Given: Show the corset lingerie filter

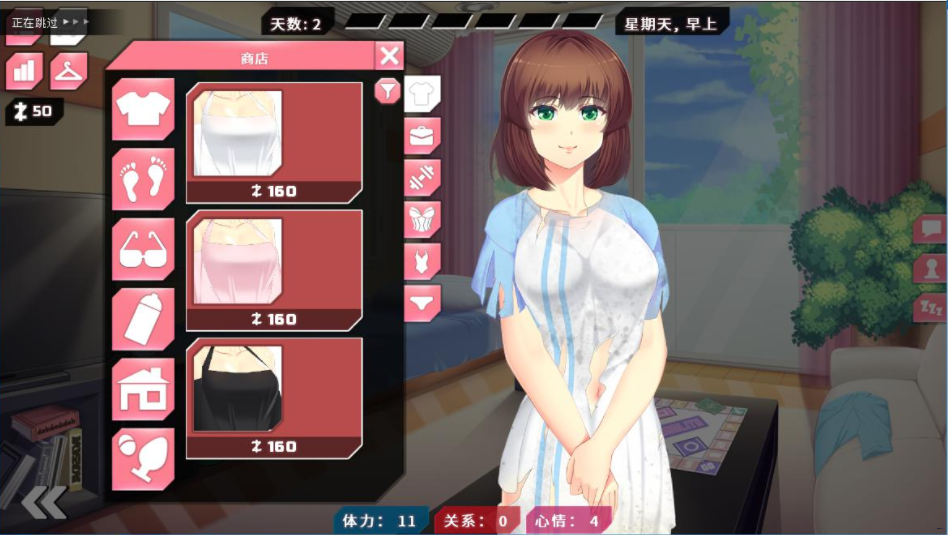Looking at the screenshot, I should [x=422, y=220].
